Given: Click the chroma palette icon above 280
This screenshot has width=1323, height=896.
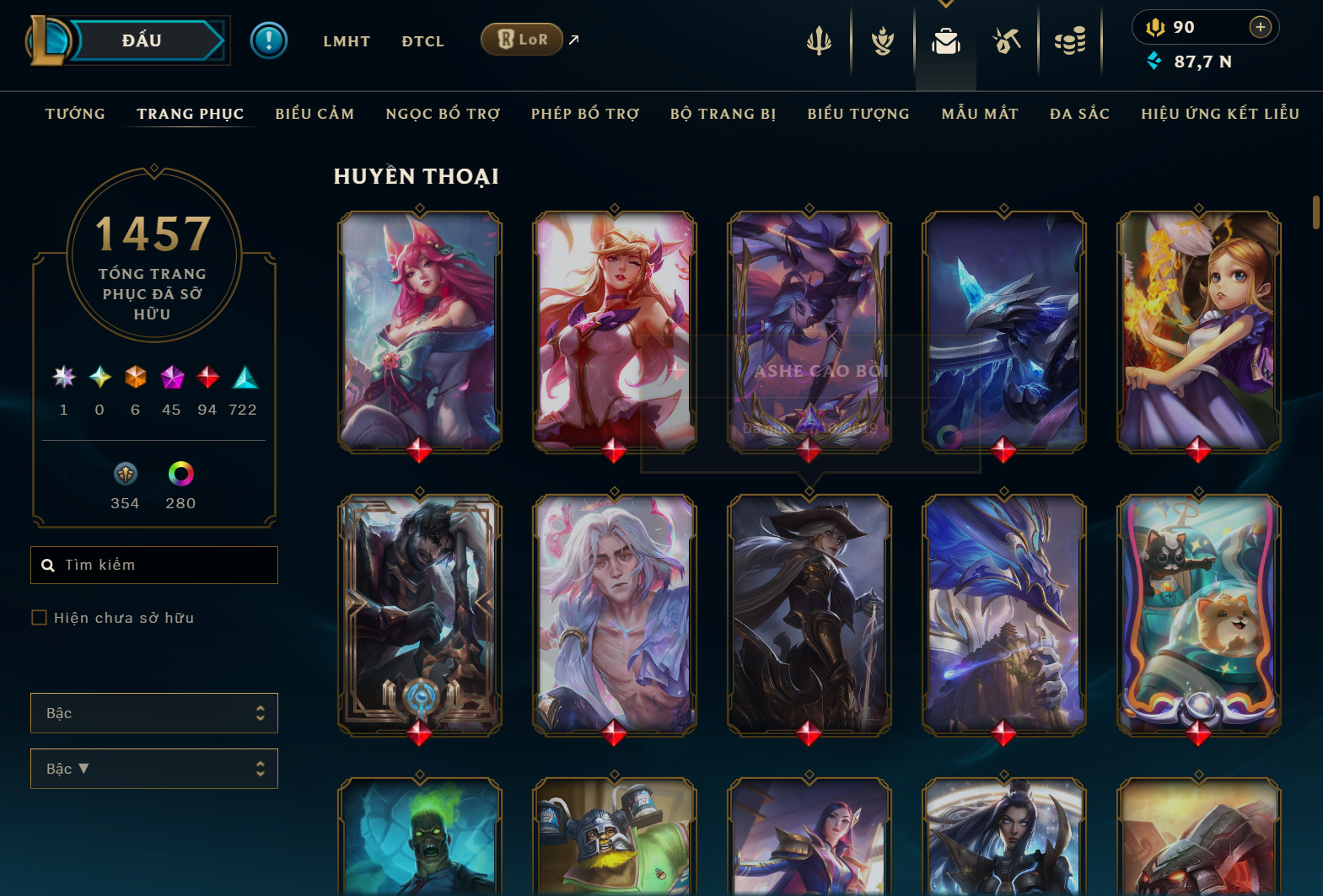Looking at the screenshot, I should click(x=180, y=475).
